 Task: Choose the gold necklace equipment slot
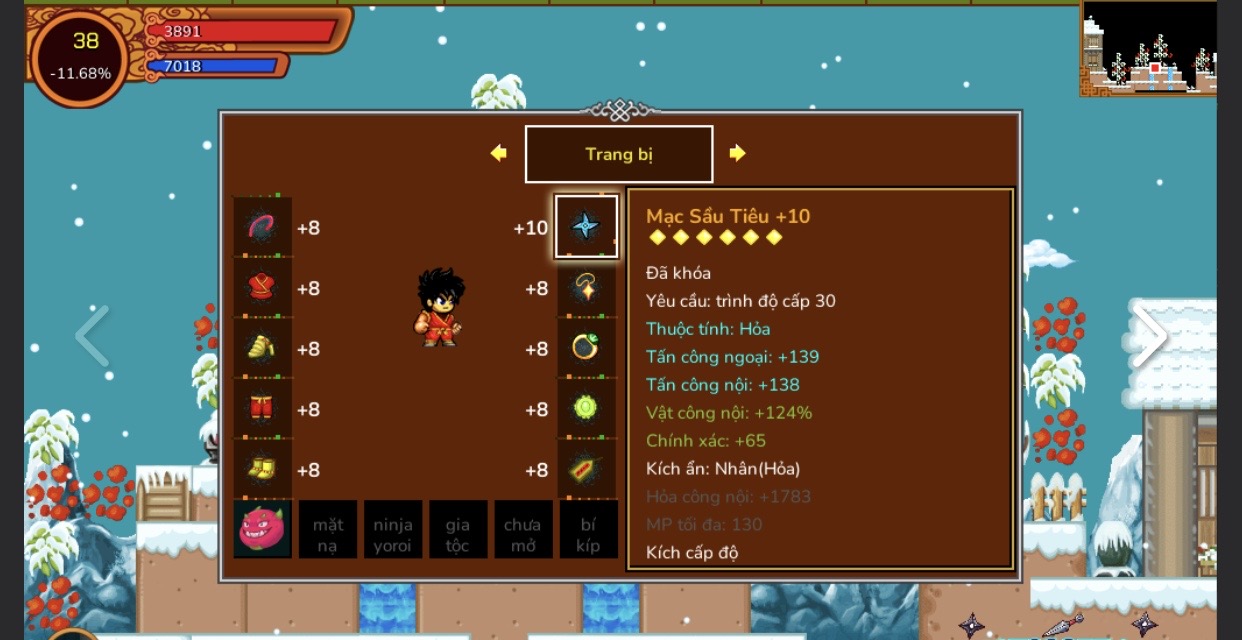(586, 288)
